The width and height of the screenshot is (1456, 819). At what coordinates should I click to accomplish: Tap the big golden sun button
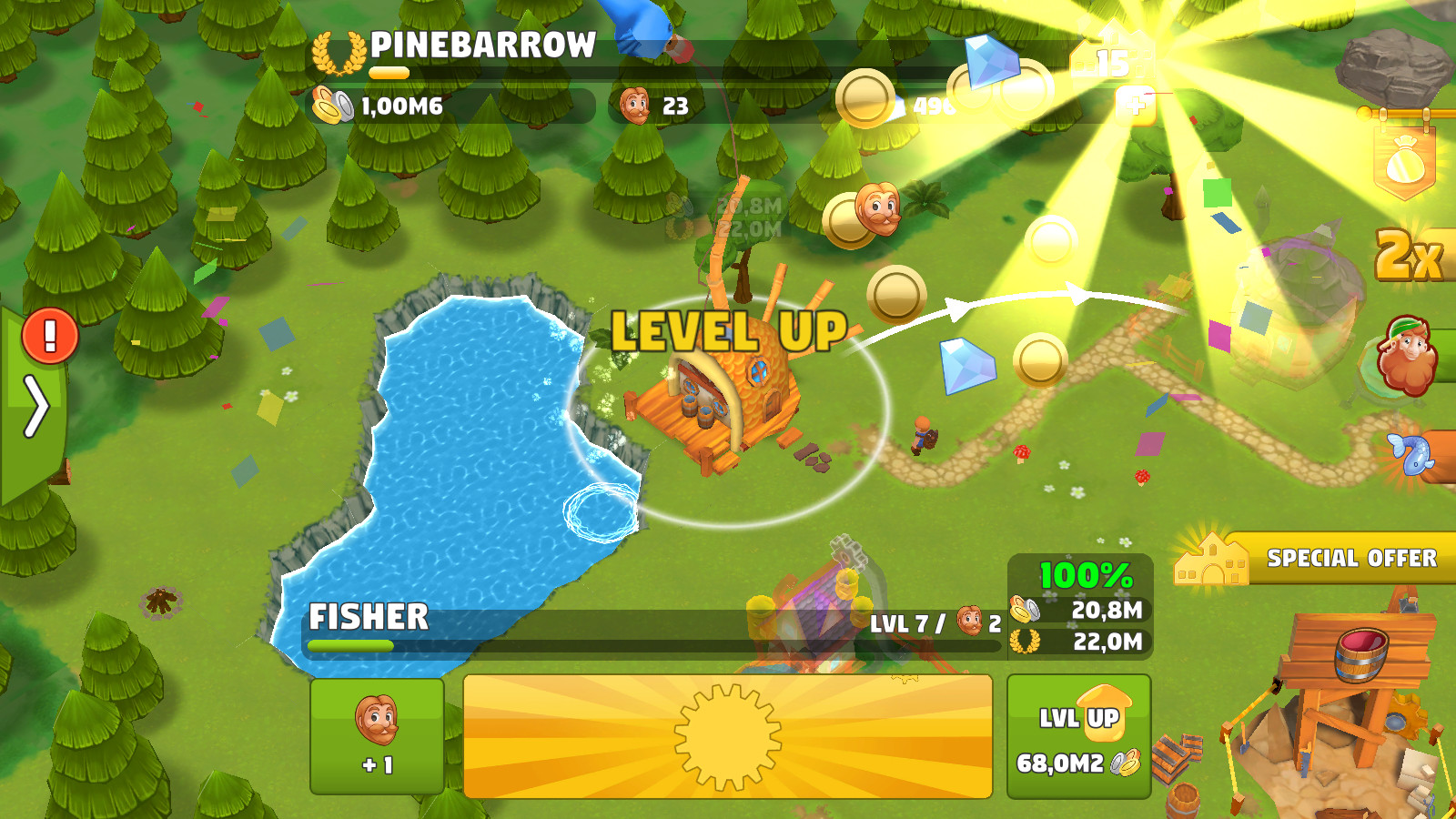[x=727, y=736]
